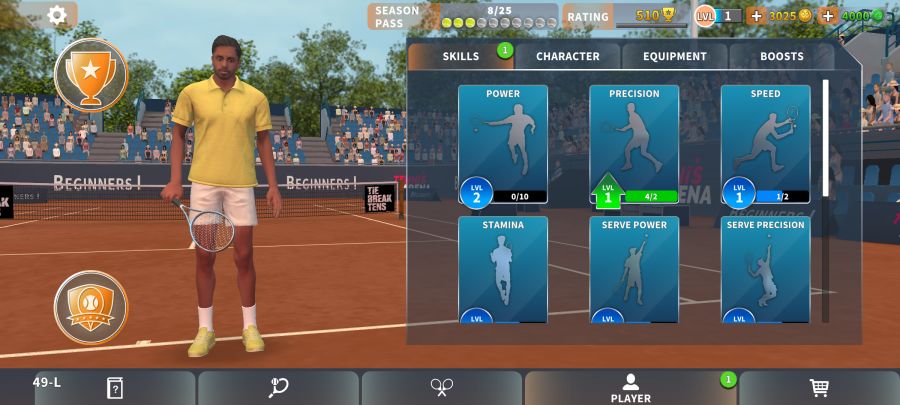900x405 pixels.
Task: Select the Power skill card
Action: 503,144
